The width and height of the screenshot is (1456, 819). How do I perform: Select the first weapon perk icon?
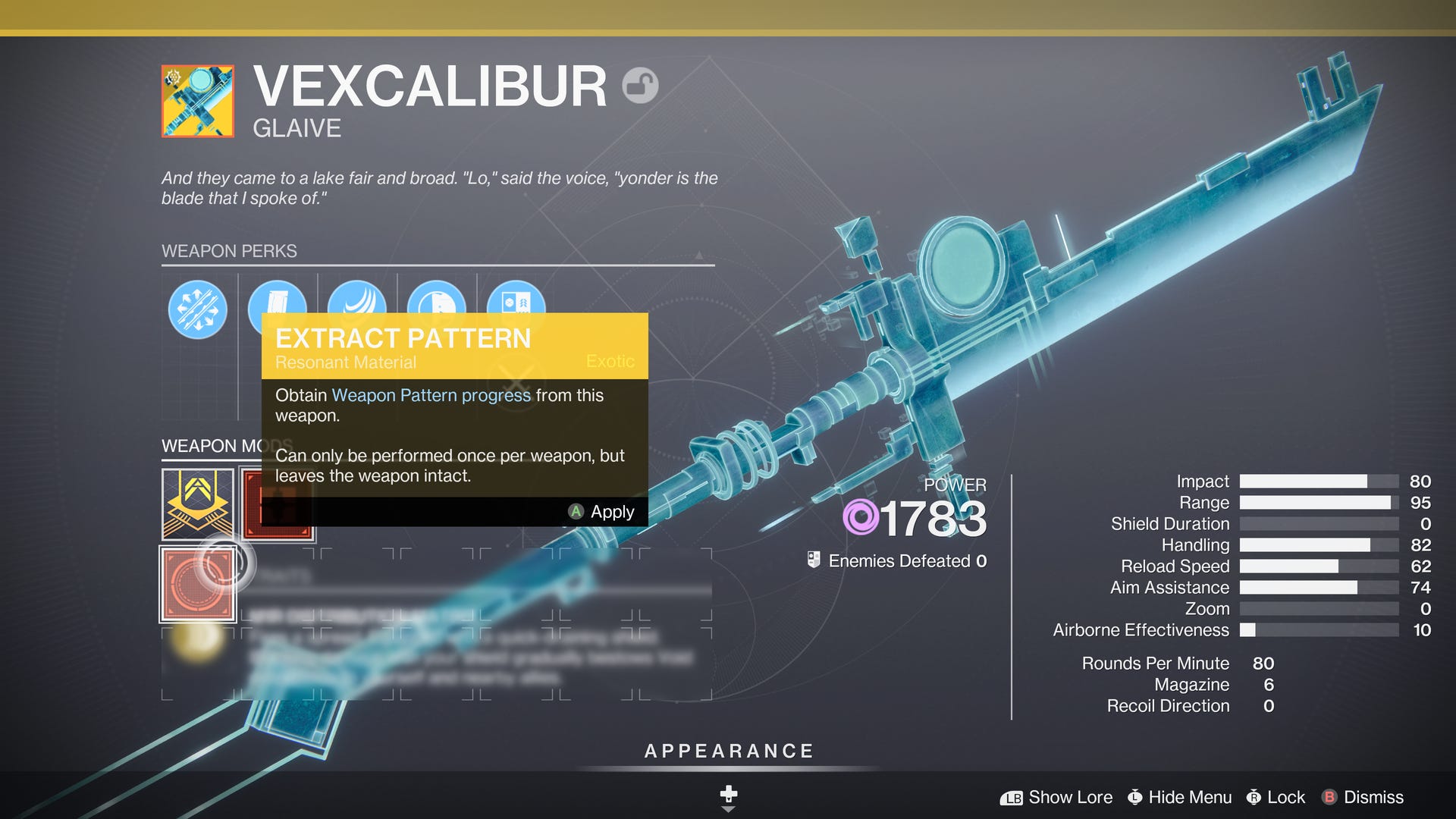click(x=197, y=307)
